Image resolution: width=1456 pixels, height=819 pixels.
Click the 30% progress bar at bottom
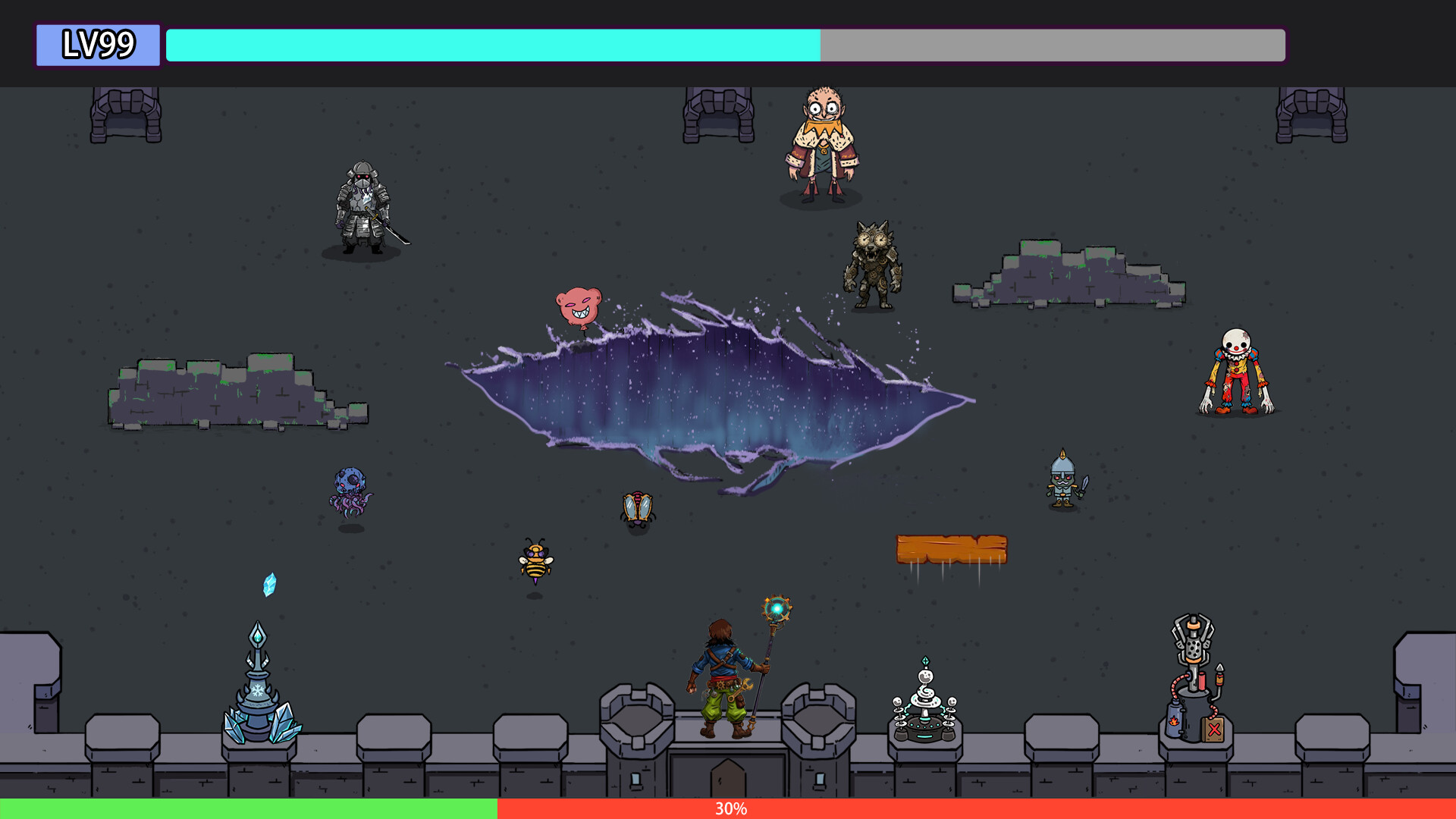click(x=728, y=810)
